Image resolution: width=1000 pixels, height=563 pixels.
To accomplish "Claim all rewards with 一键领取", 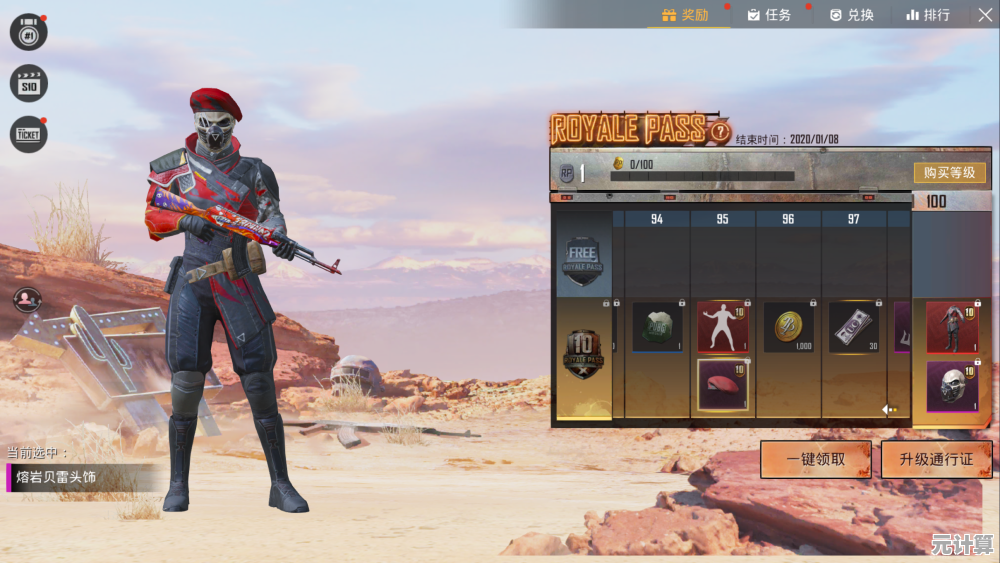I will click(815, 460).
